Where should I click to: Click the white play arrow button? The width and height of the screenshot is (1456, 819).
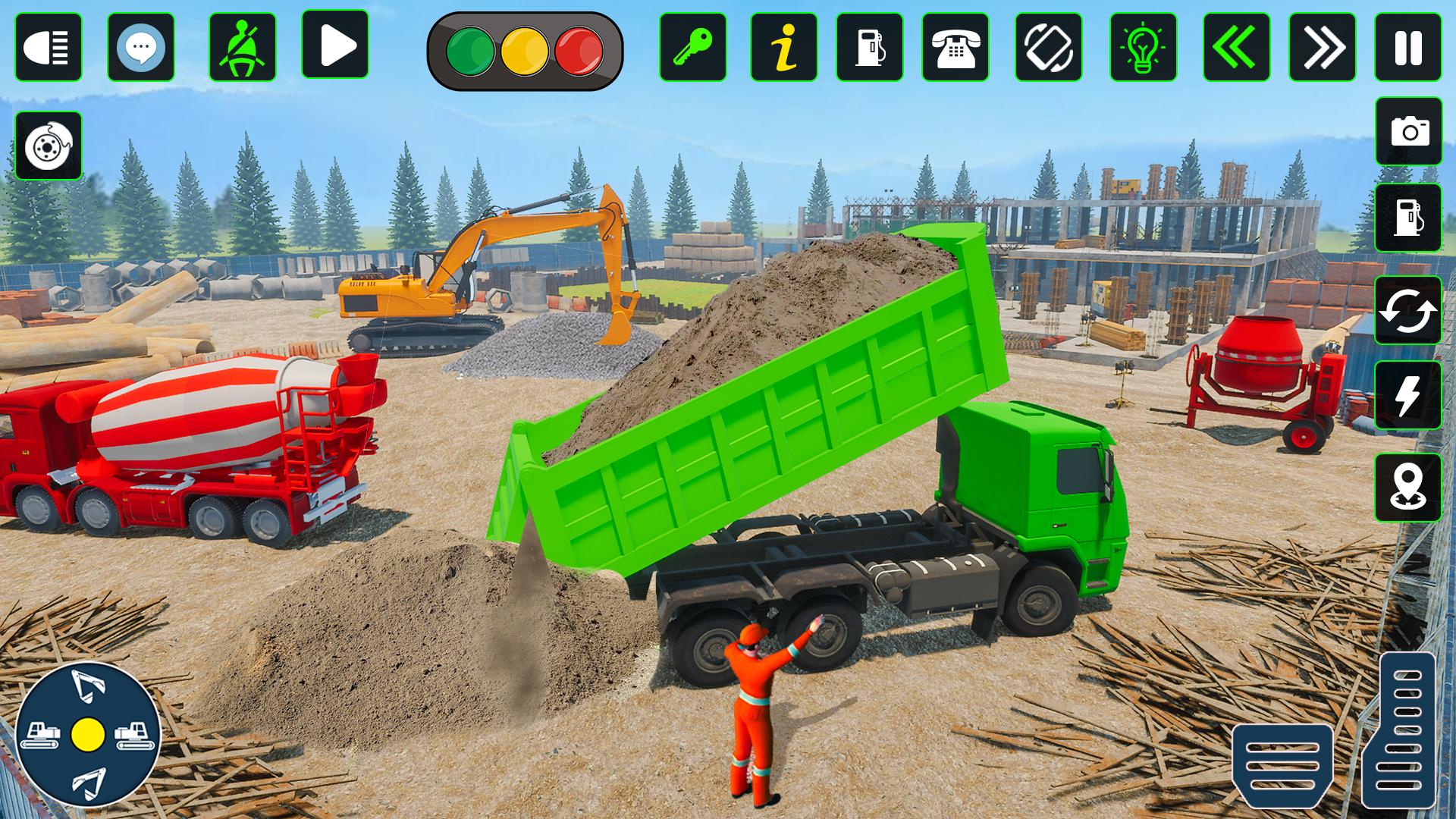335,45
